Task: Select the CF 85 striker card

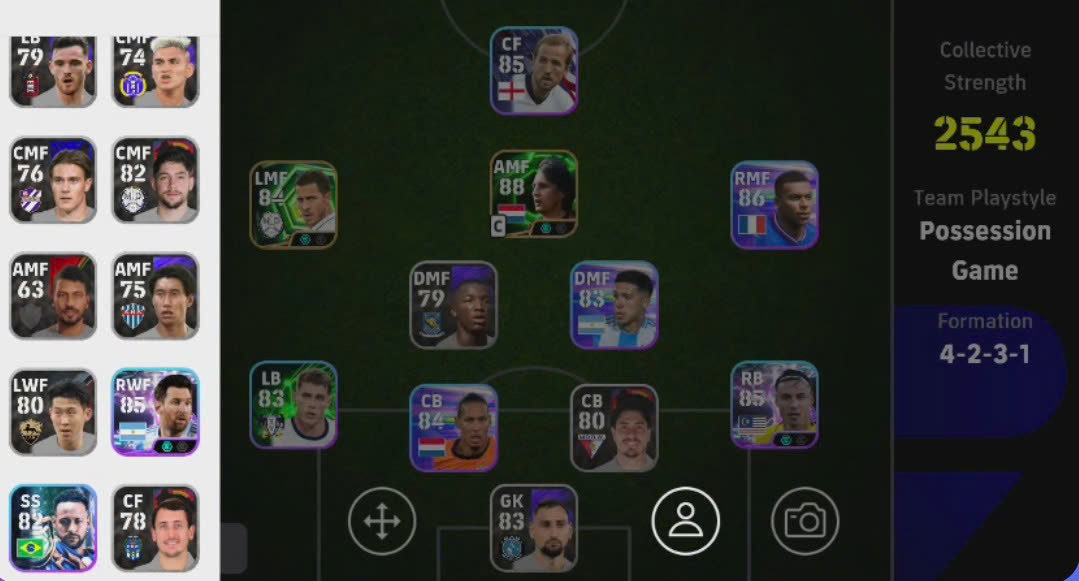Action: (x=534, y=71)
